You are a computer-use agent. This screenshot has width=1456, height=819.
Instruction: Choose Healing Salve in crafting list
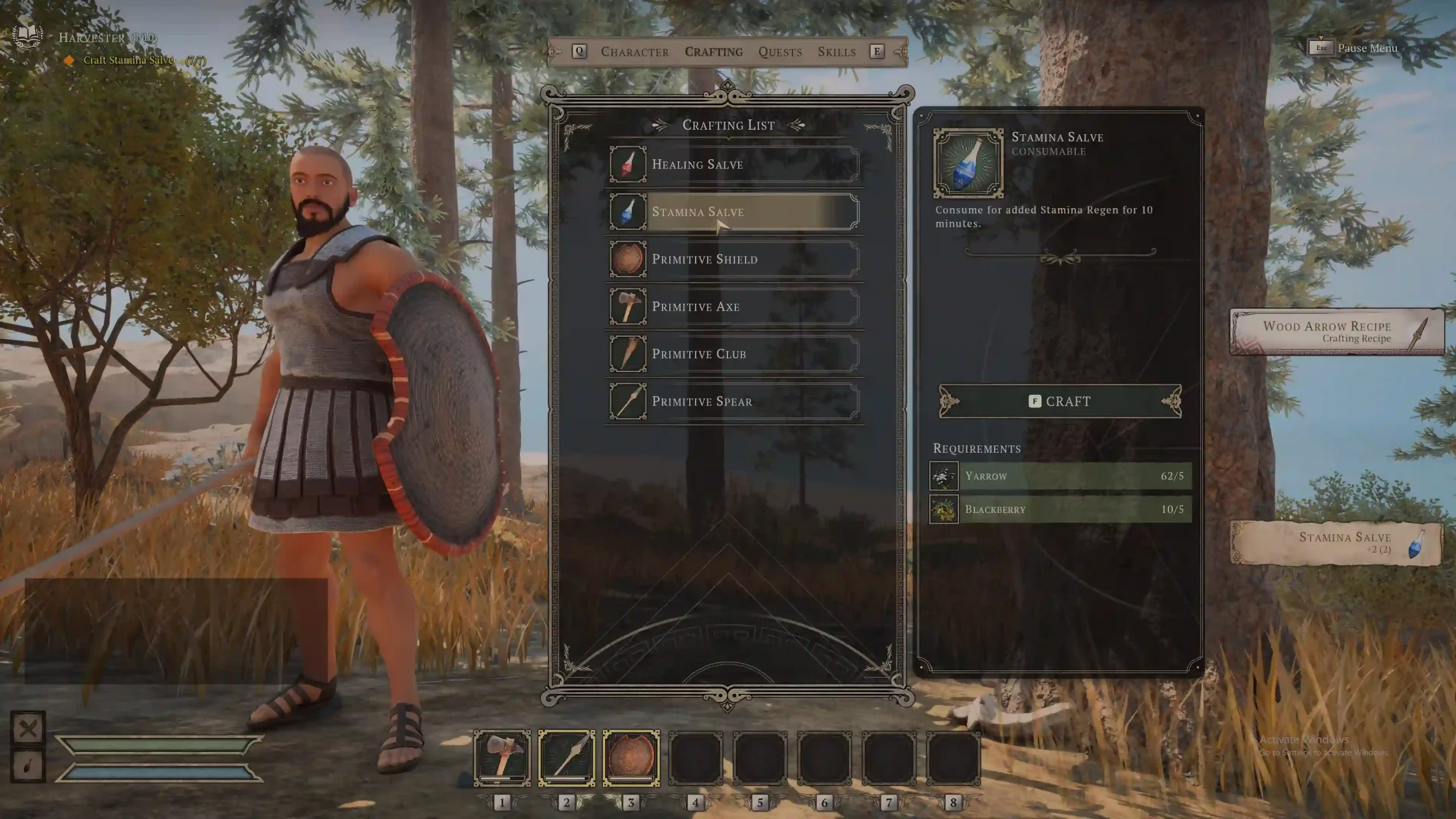pos(734,164)
